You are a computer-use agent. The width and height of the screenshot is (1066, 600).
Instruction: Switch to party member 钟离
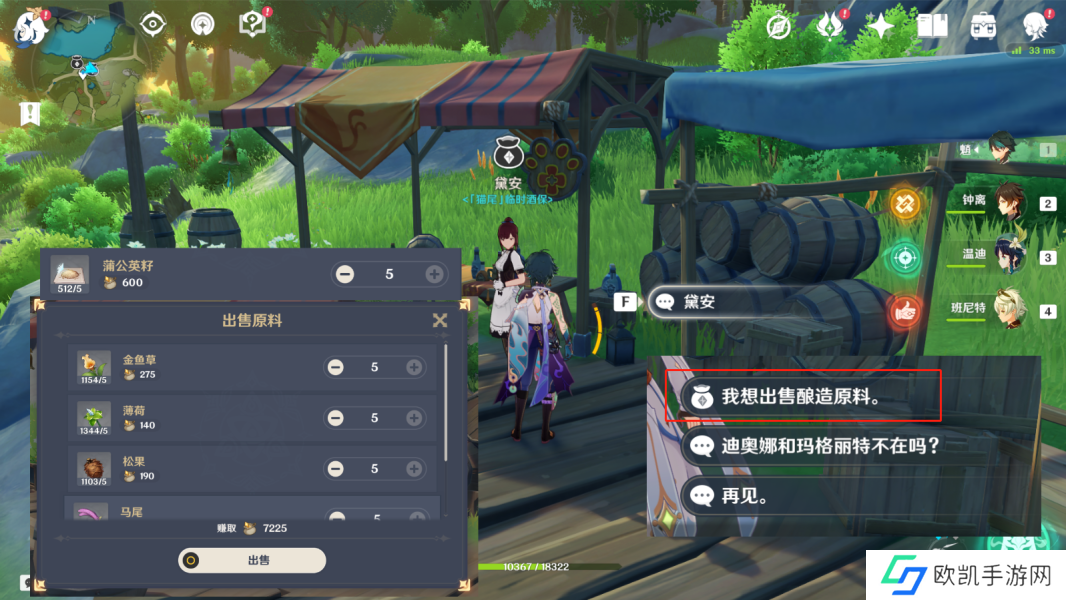(1005, 202)
